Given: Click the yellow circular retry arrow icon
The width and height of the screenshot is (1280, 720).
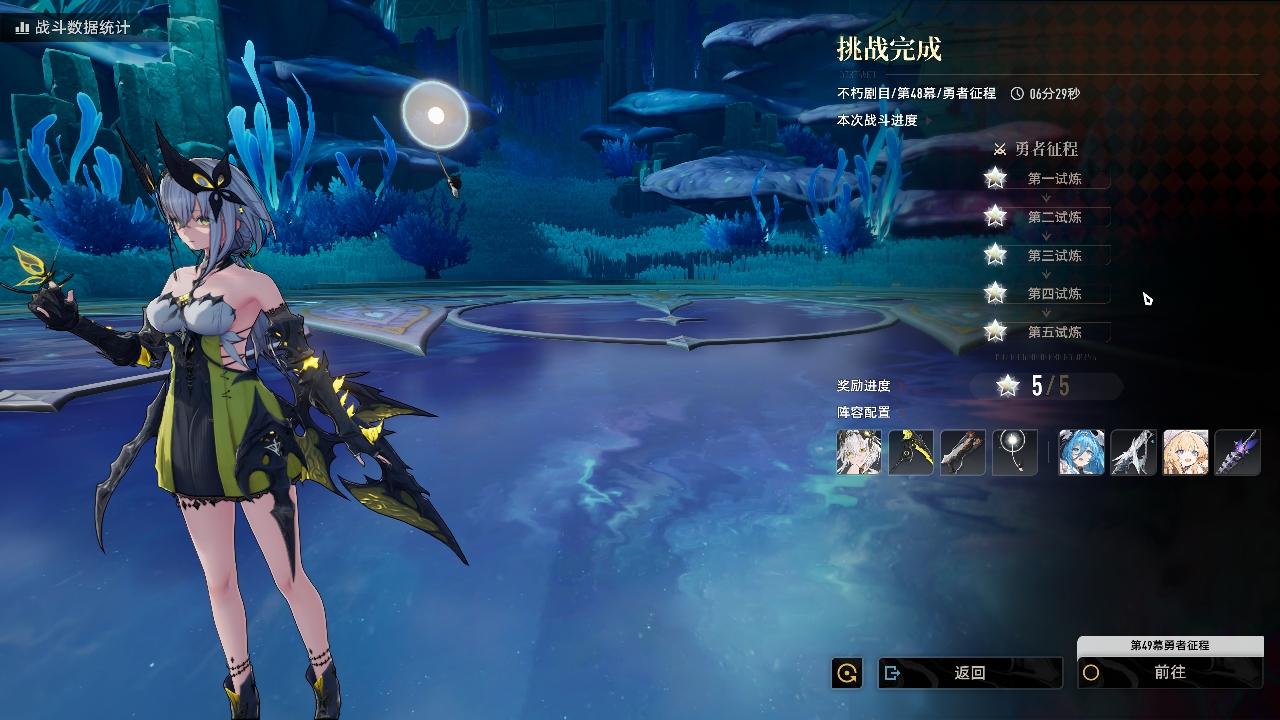Looking at the screenshot, I should click(847, 673).
